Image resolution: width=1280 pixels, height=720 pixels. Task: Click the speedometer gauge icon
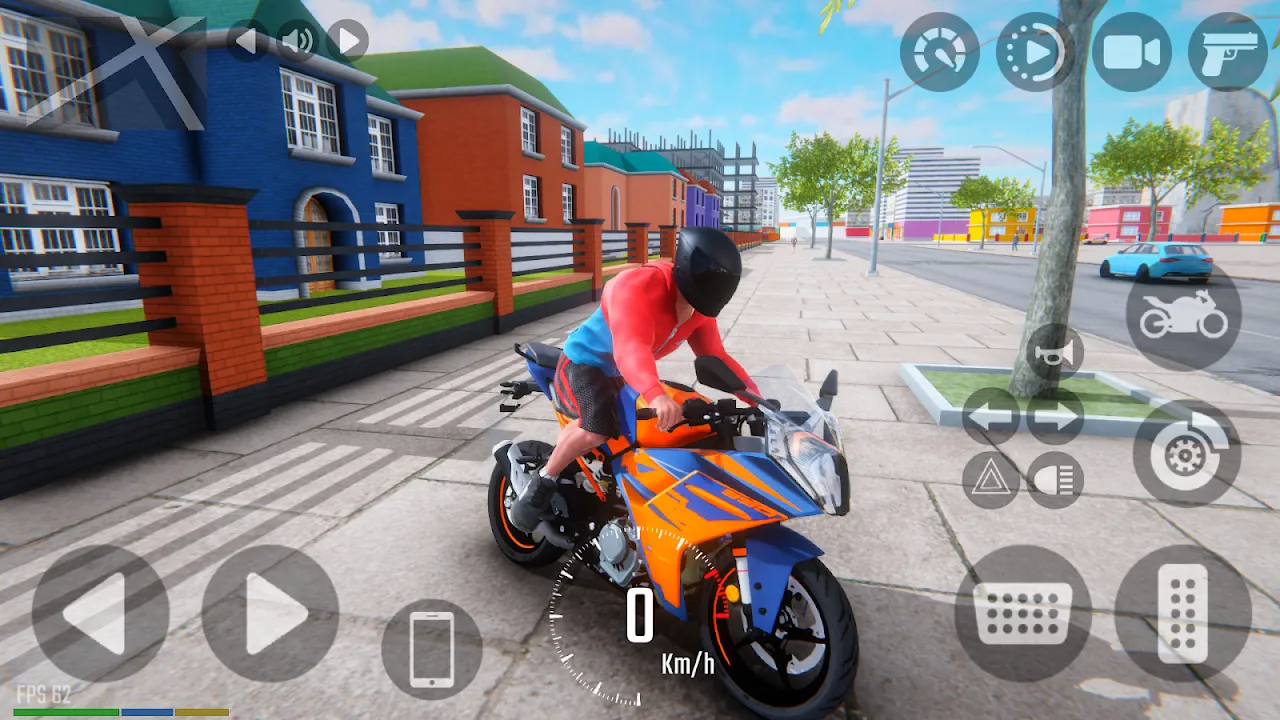coord(940,52)
